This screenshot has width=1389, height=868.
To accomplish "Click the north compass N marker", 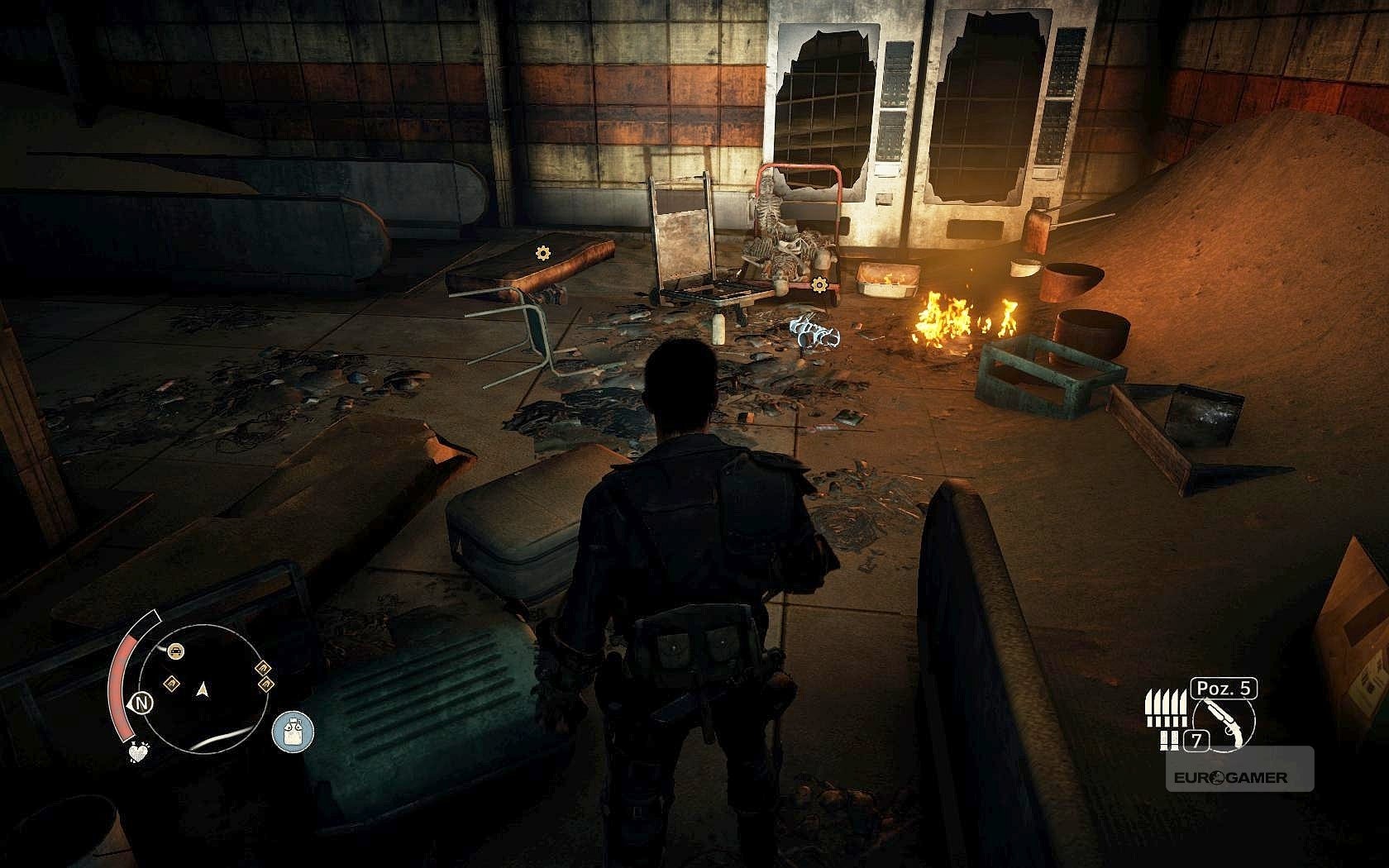I will tap(142, 703).
